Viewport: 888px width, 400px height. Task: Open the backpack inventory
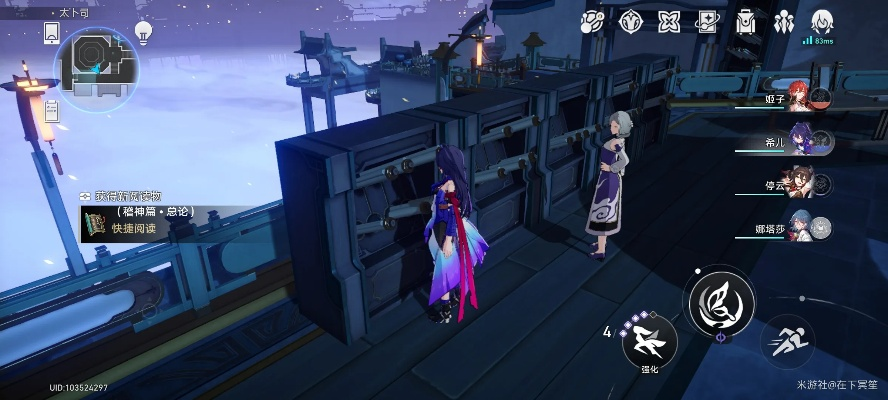click(x=745, y=21)
